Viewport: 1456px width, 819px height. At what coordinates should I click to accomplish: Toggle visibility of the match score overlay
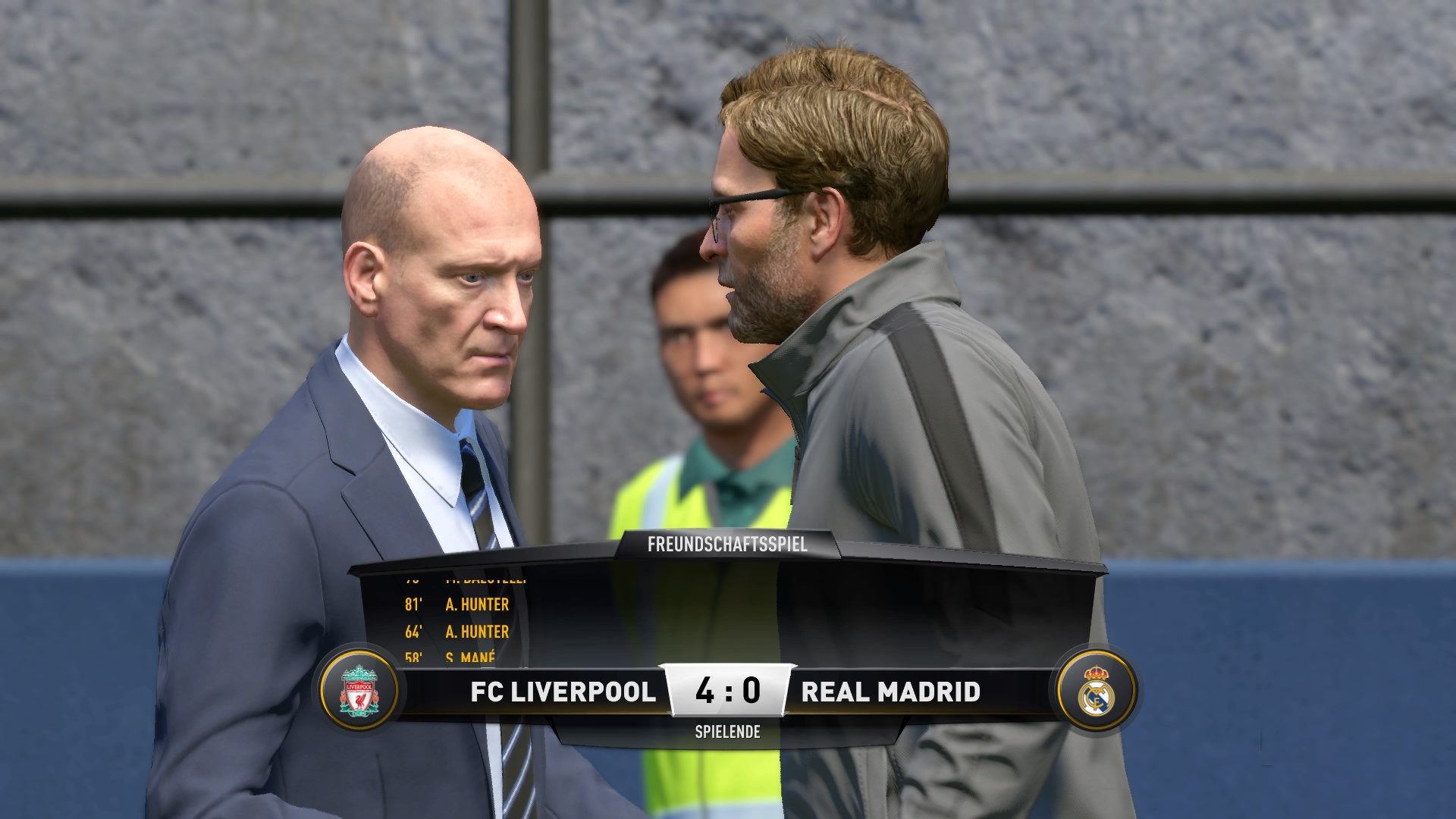point(726,692)
